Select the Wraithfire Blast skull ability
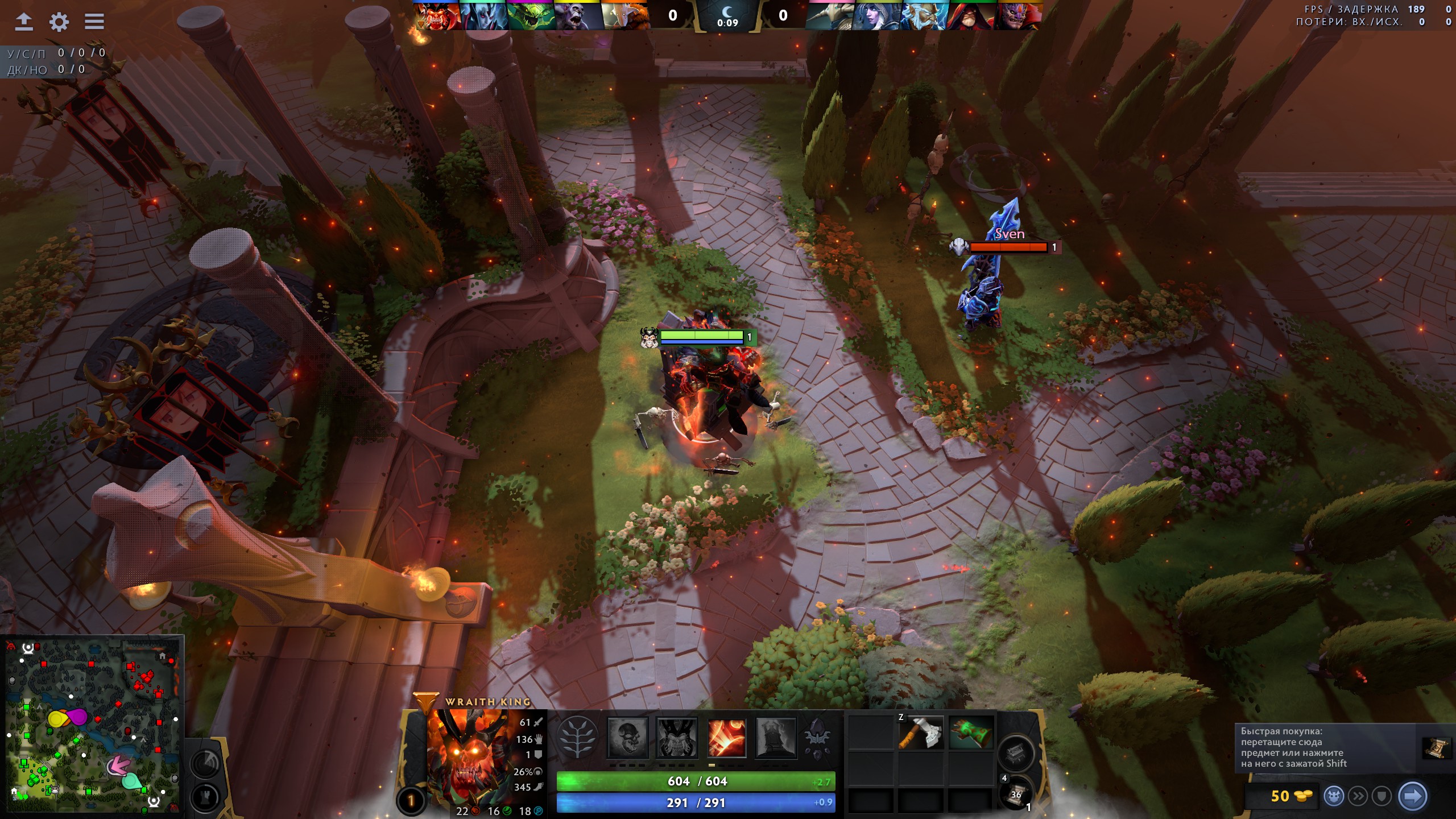This screenshot has height=819, width=1456. pyautogui.click(x=627, y=739)
